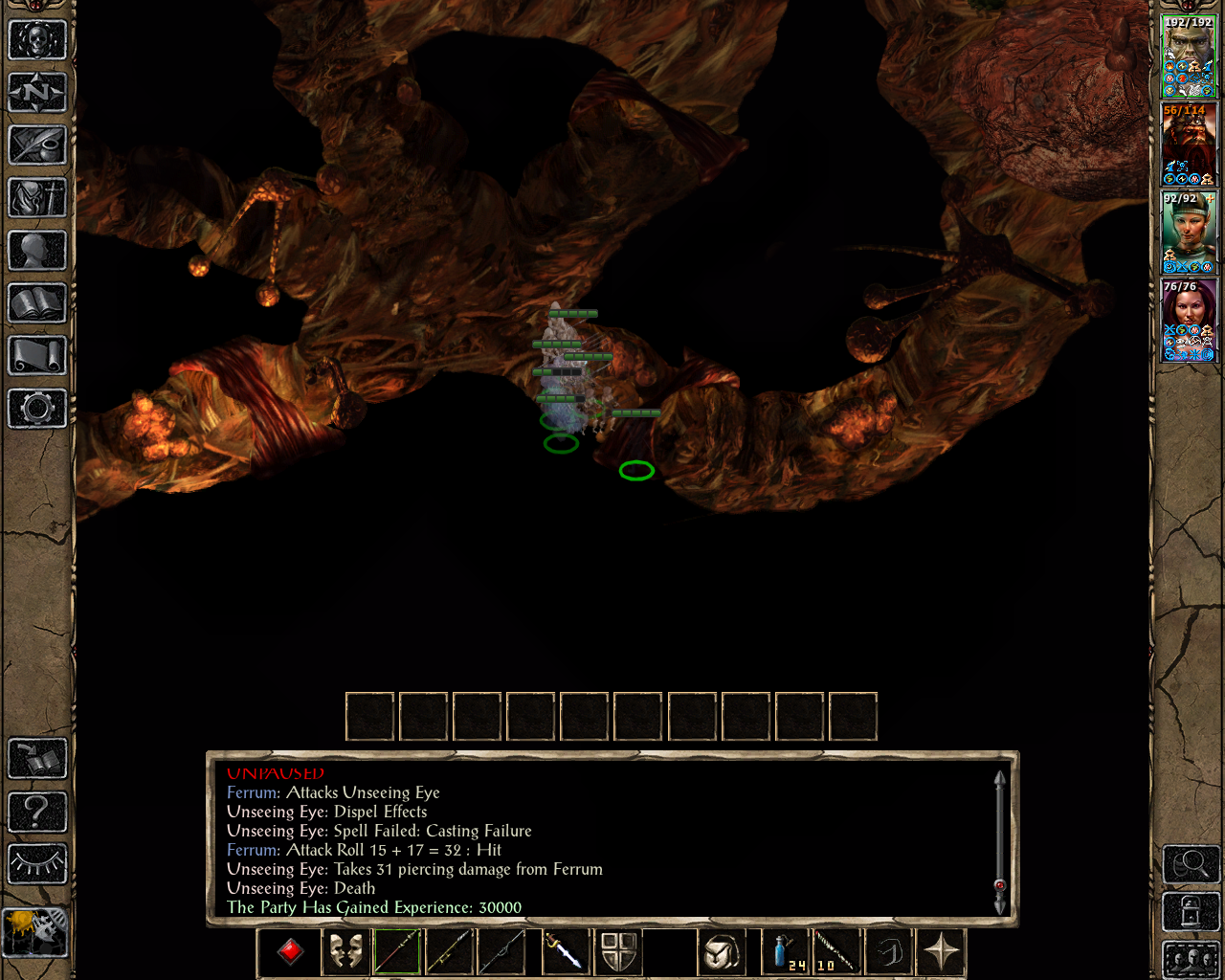
Task: Select the shield defend action icon
Action: (x=619, y=952)
